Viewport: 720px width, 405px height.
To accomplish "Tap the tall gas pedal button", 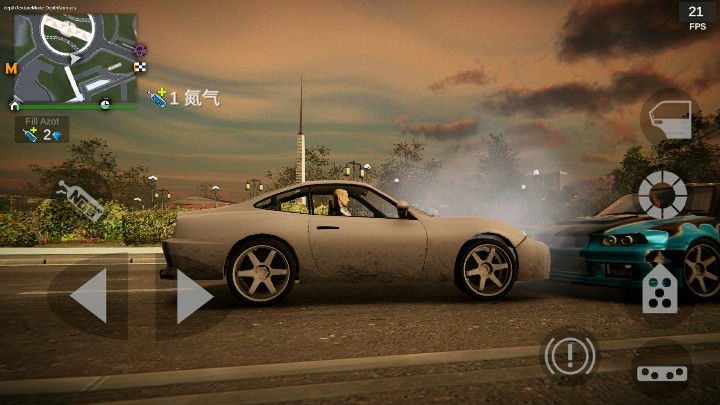I will coord(659,285).
